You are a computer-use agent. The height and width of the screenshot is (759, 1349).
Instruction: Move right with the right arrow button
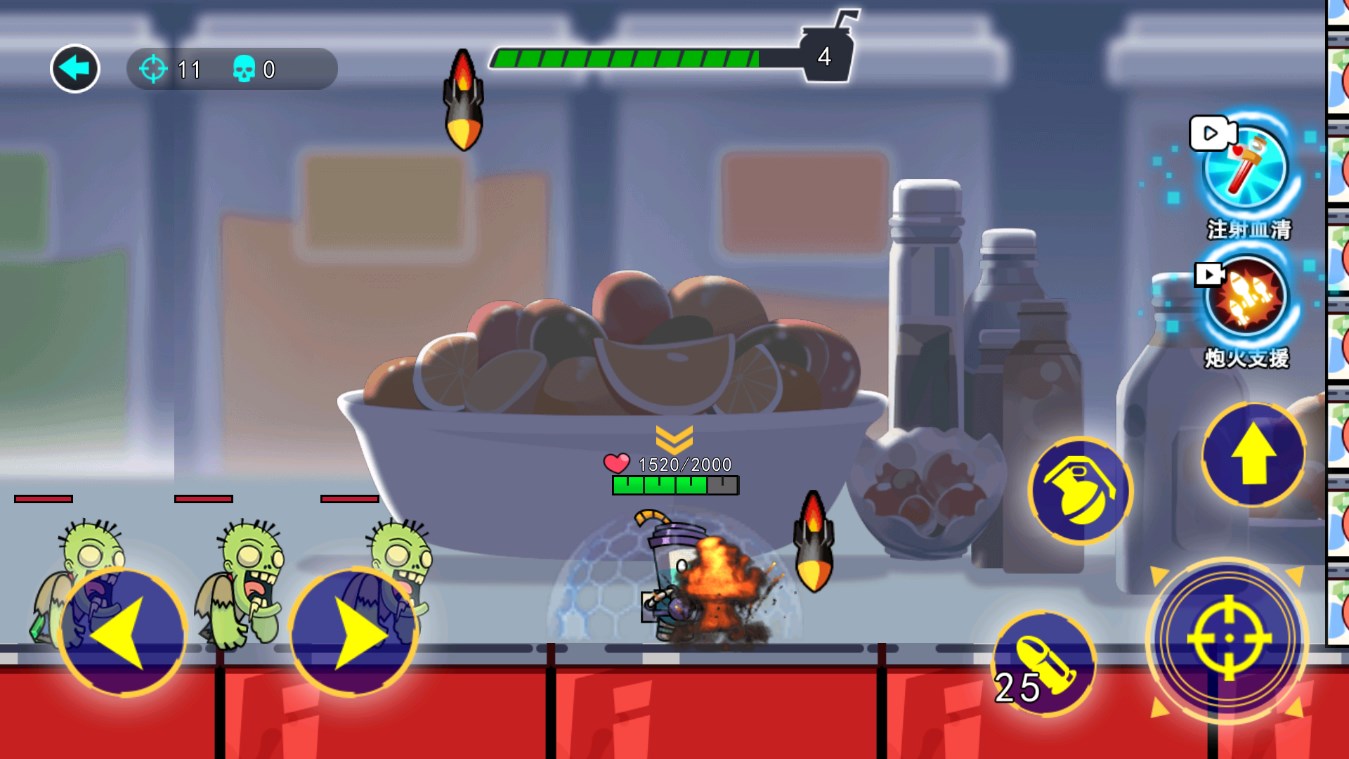tap(353, 632)
